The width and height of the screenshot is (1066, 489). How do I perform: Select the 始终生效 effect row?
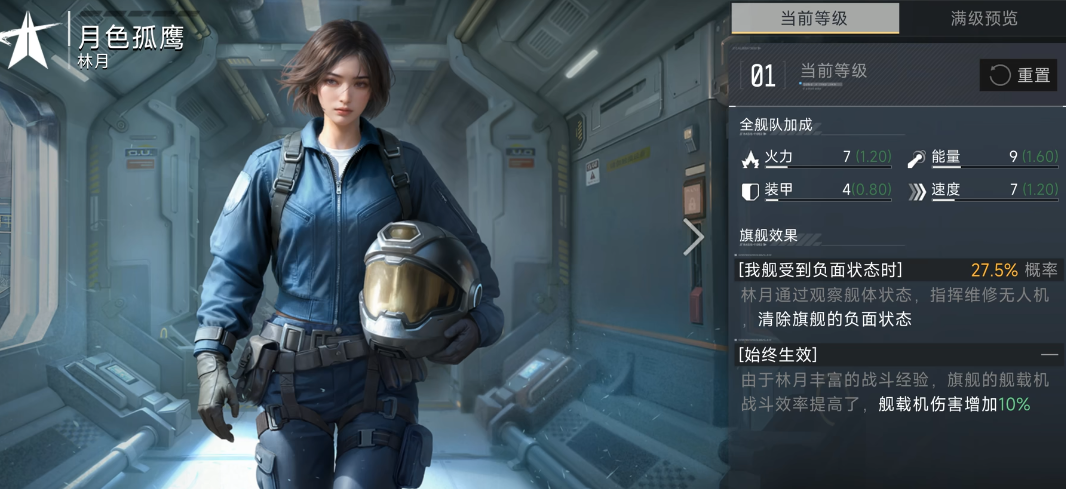coord(897,354)
